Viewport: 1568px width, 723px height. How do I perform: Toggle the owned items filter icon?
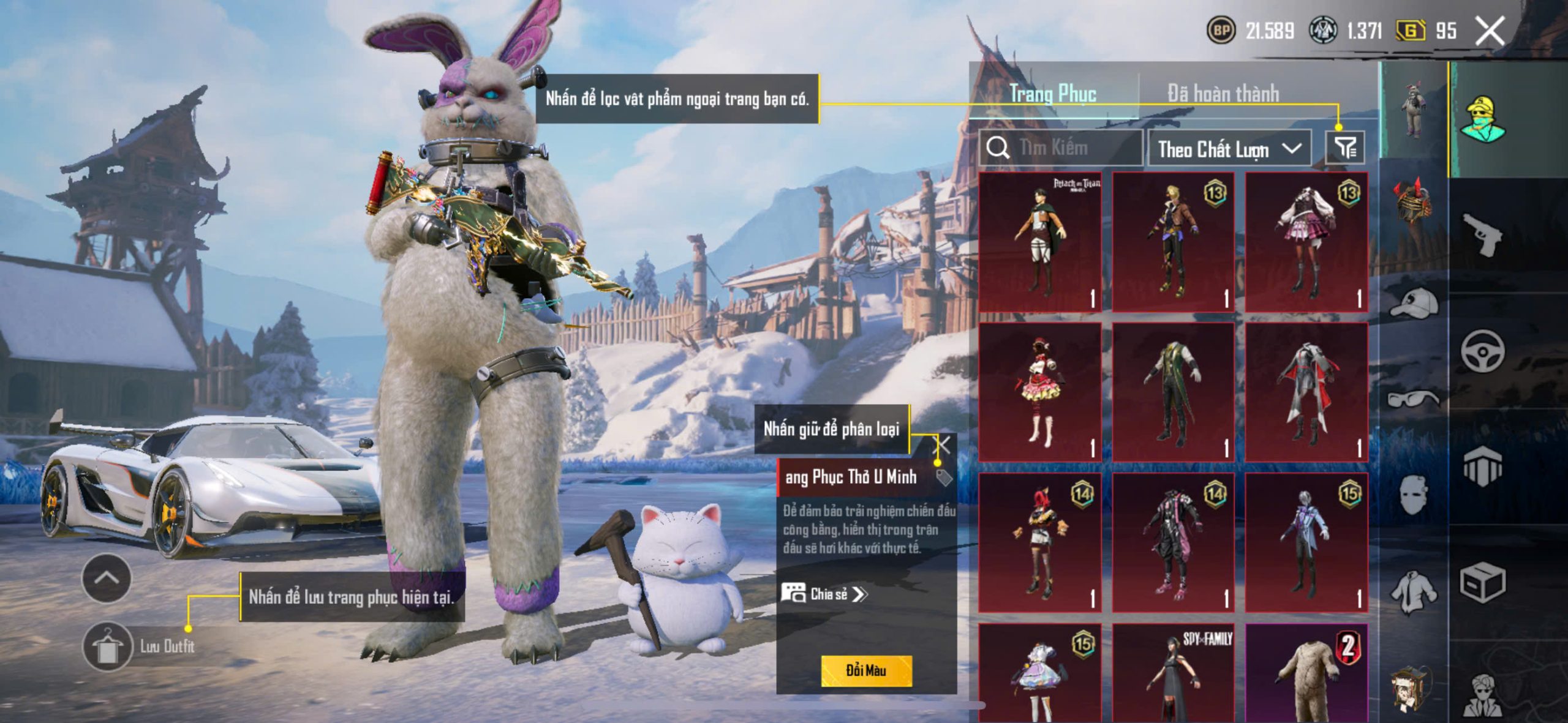[x=1344, y=148]
